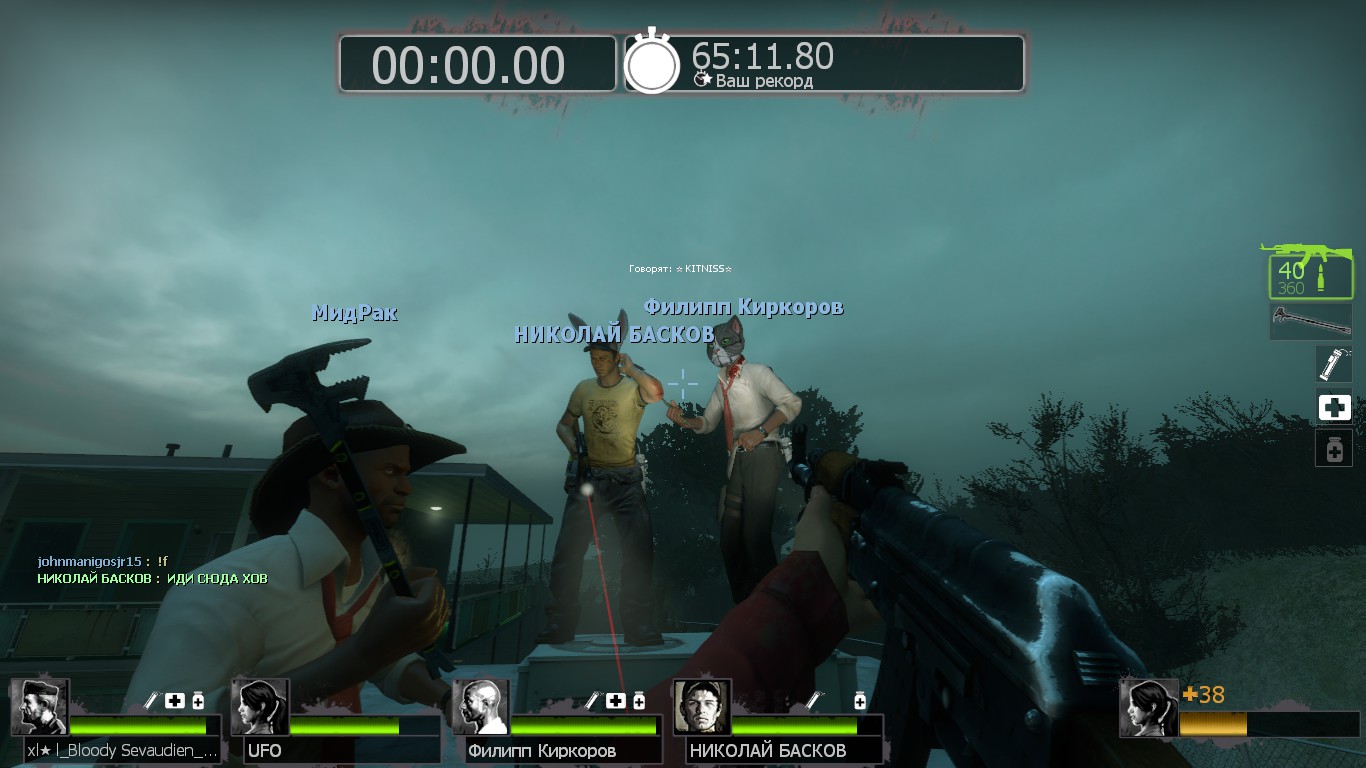
Task: Select Филипп Киркоров's portrait in the team bar
Action: click(x=481, y=708)
